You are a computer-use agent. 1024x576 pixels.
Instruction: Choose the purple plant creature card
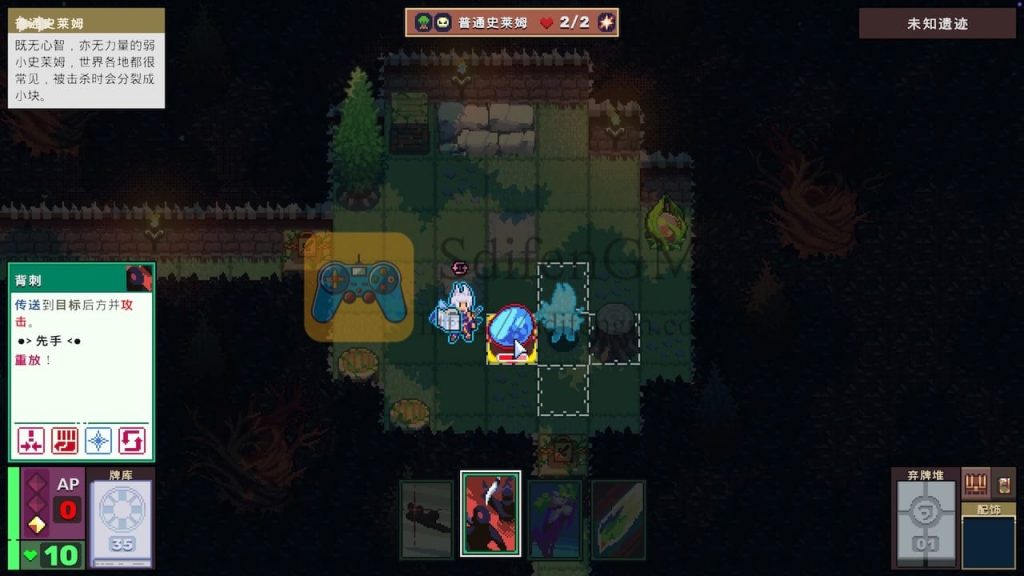tap(555, 519)
